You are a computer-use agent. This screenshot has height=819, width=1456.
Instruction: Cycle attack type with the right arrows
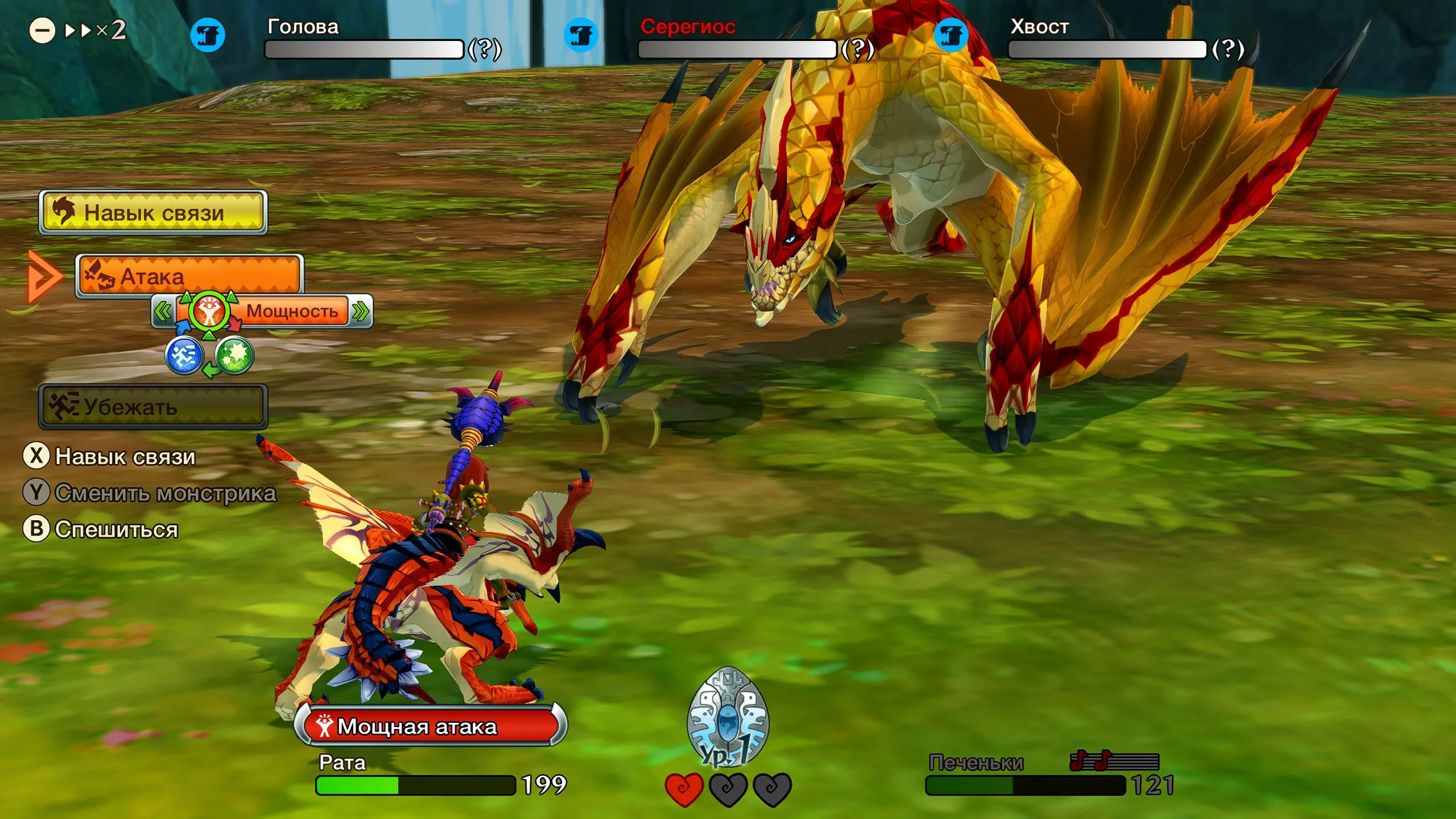click(361, 311)
